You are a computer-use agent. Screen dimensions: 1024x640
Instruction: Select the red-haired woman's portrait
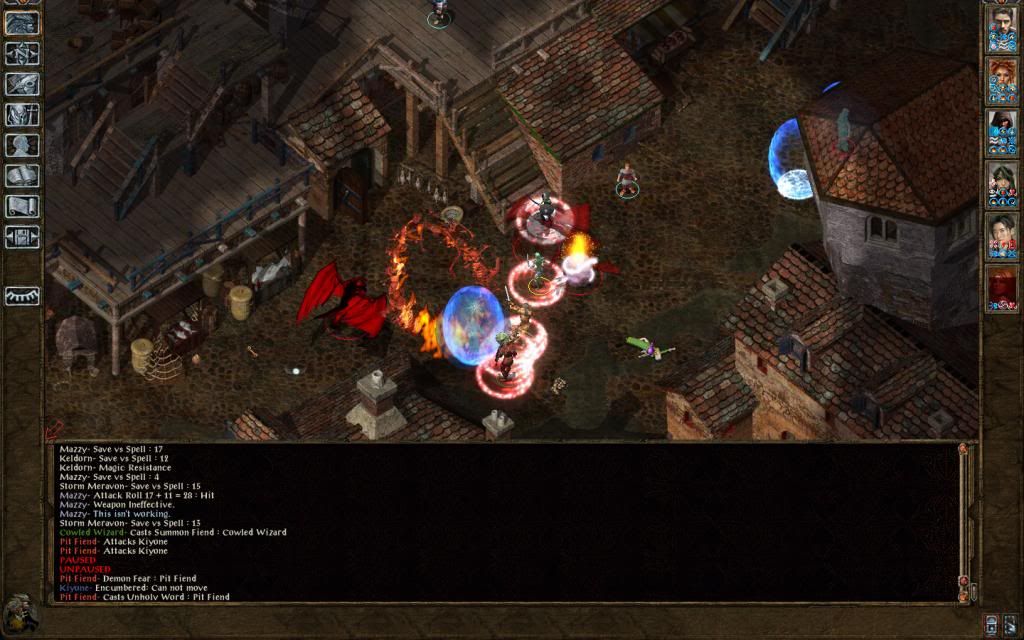click(x=1002, y=81)
